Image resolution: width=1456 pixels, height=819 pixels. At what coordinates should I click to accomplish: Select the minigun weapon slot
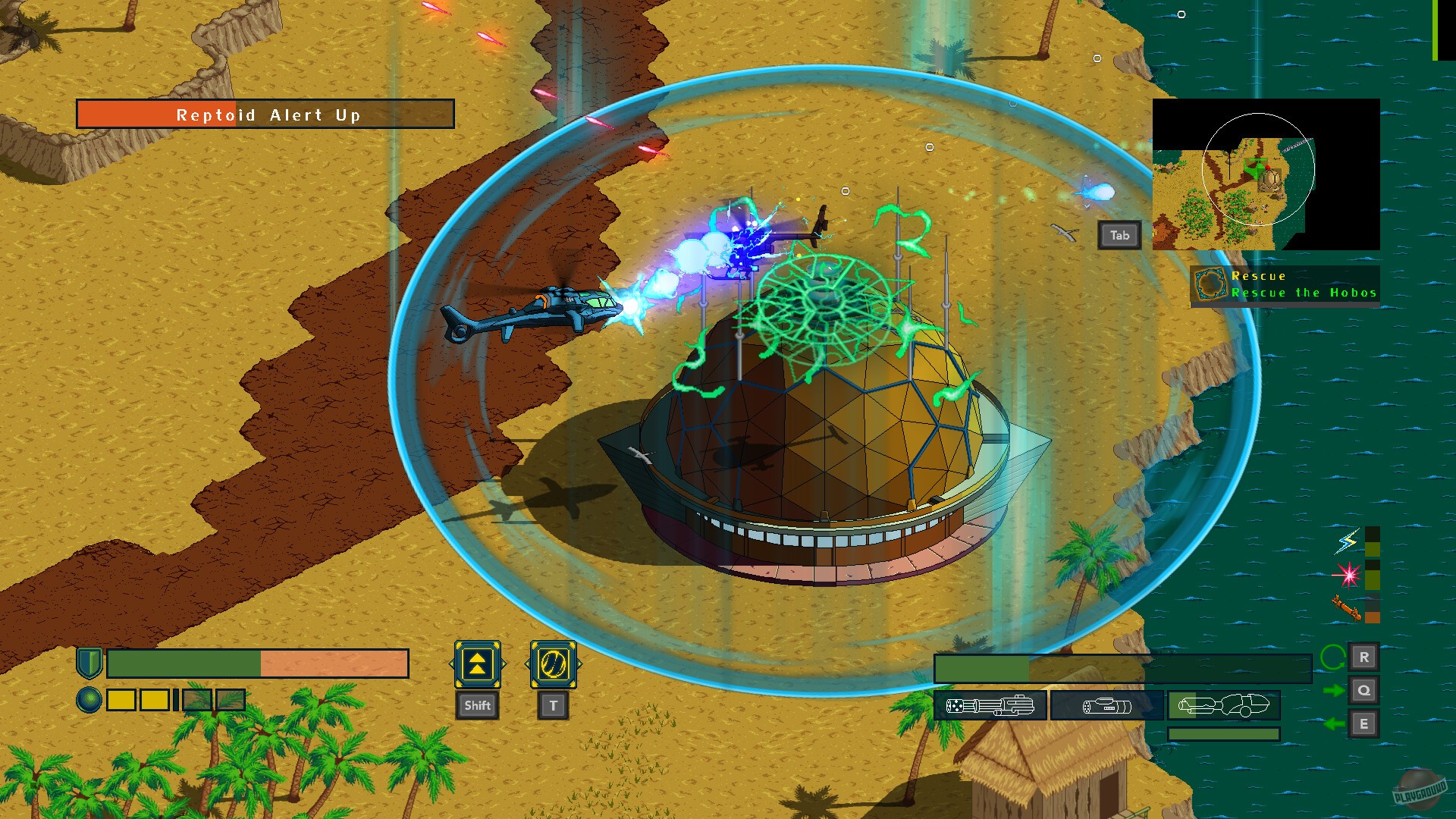[991, 705]
